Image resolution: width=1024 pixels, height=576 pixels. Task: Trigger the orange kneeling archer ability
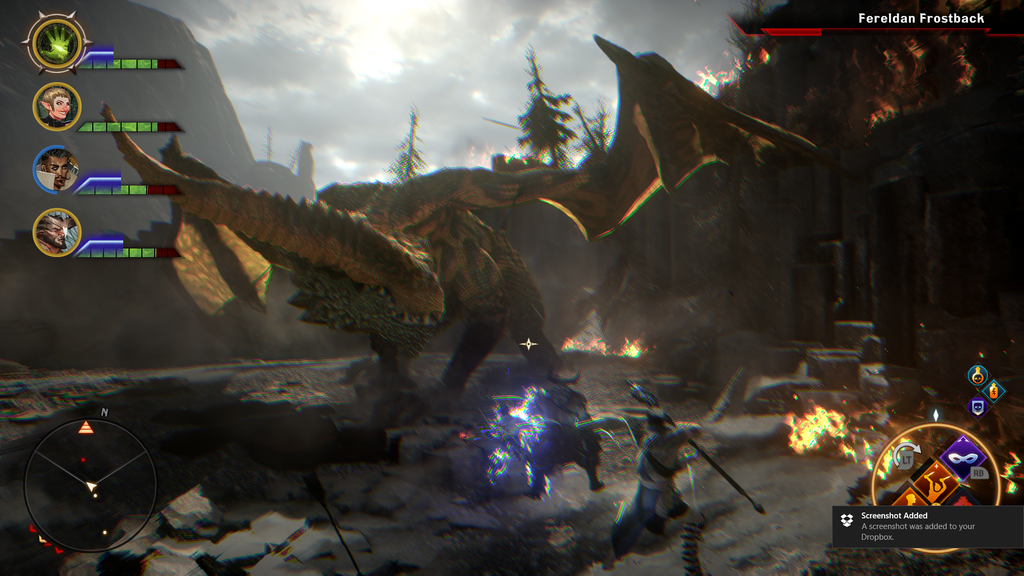(x=935, y=480)
